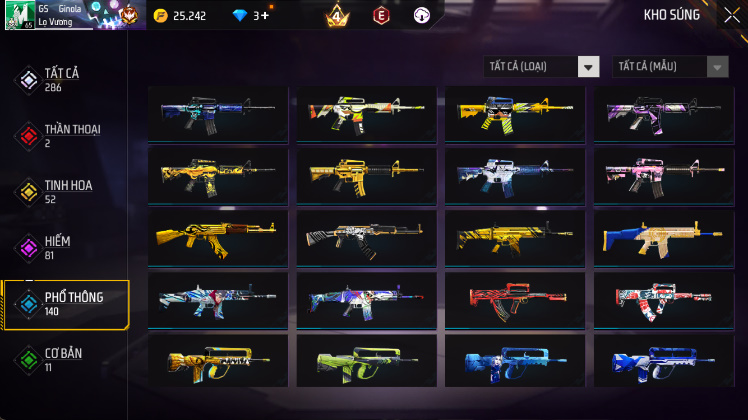Select the purple and pink M4A1 skin
Viewport: 748px width, 420px height.
(664, 113)
